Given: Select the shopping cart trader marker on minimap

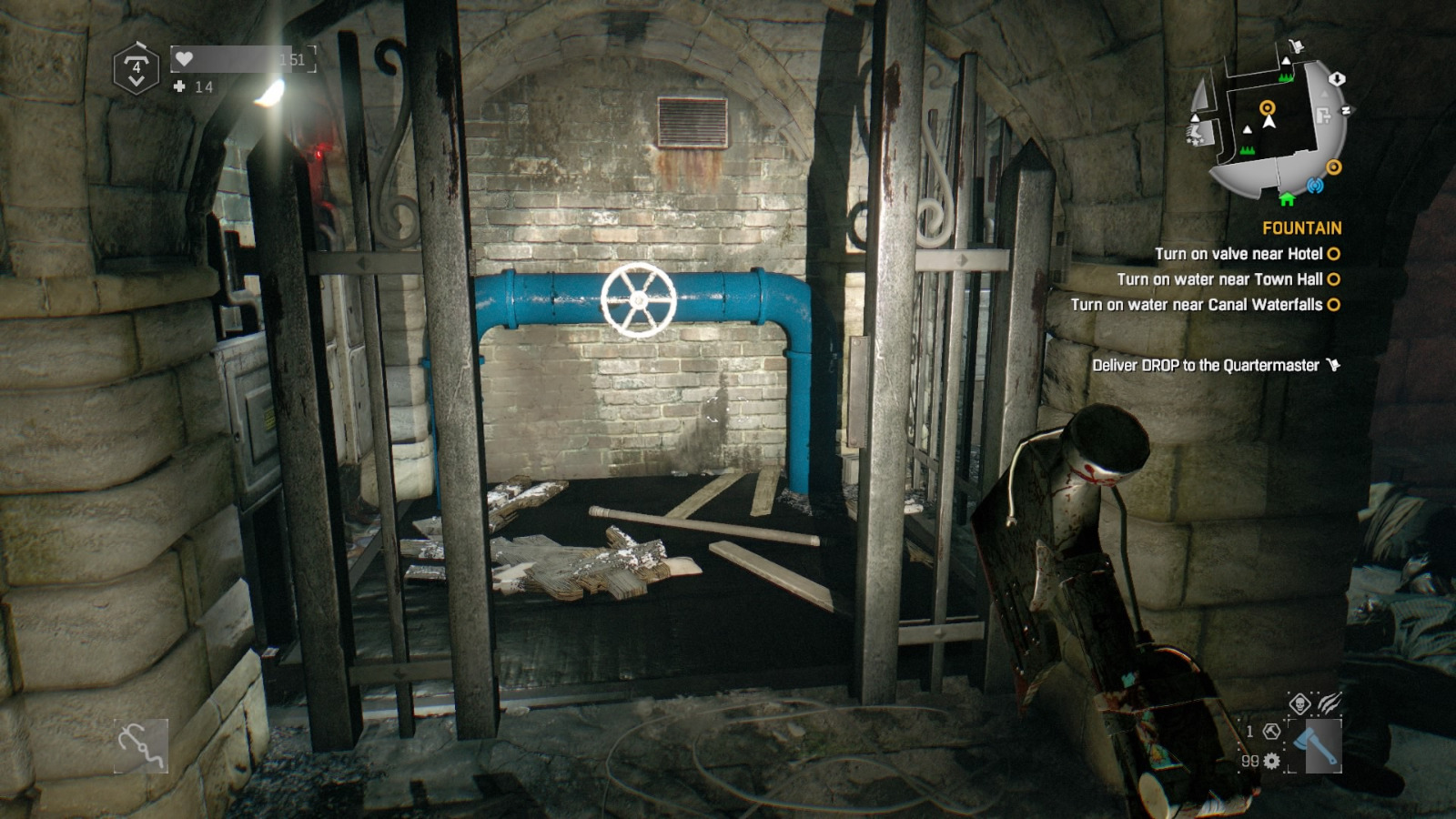Looking at the screenshot, I should 1297,45.
